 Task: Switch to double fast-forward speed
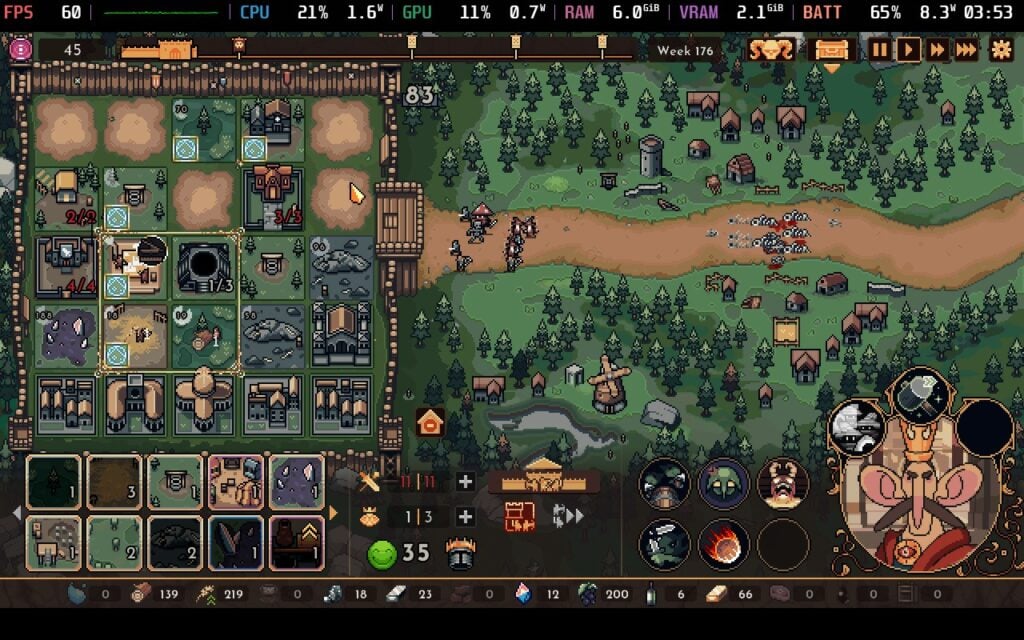pyautogui.click(x=937, y=50)
